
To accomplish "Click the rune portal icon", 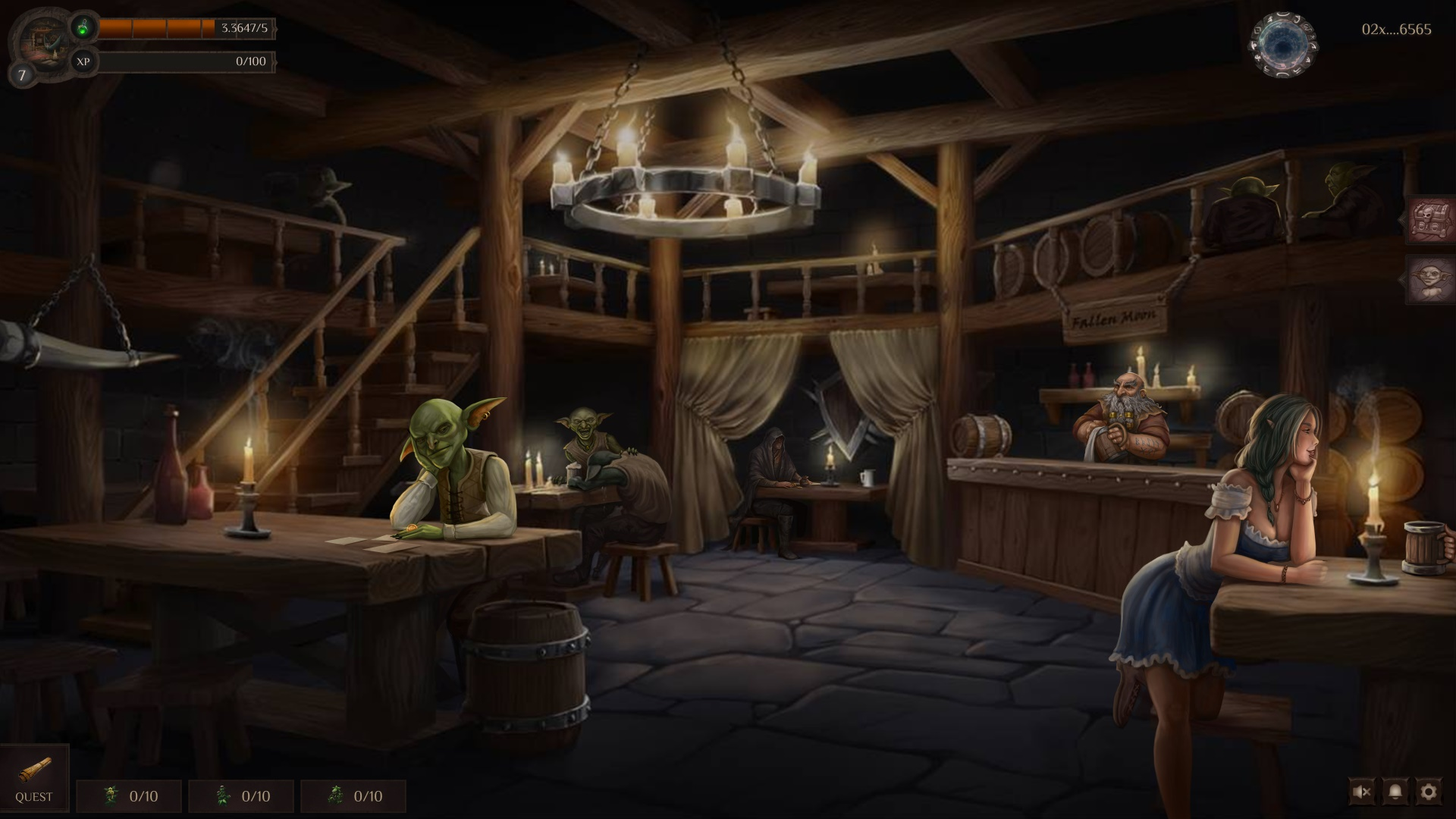I will click(x=1283, y=44).
